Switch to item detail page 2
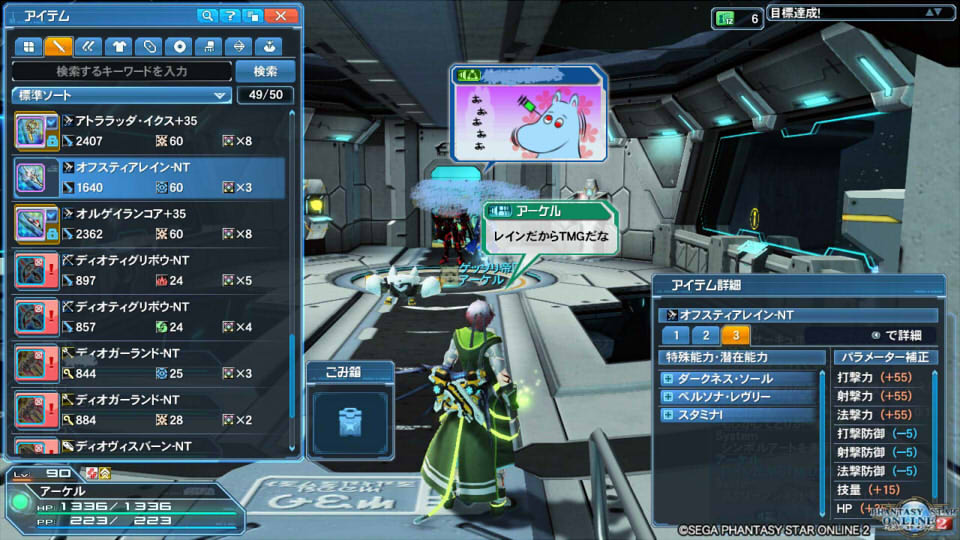Screen dimensions: 960x540 pyautogui.click(x=705, y=336)
